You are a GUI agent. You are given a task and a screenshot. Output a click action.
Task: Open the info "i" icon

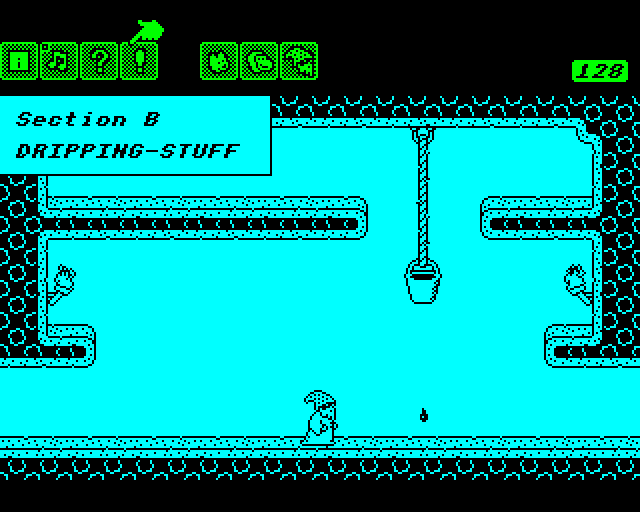coord(19,61)
